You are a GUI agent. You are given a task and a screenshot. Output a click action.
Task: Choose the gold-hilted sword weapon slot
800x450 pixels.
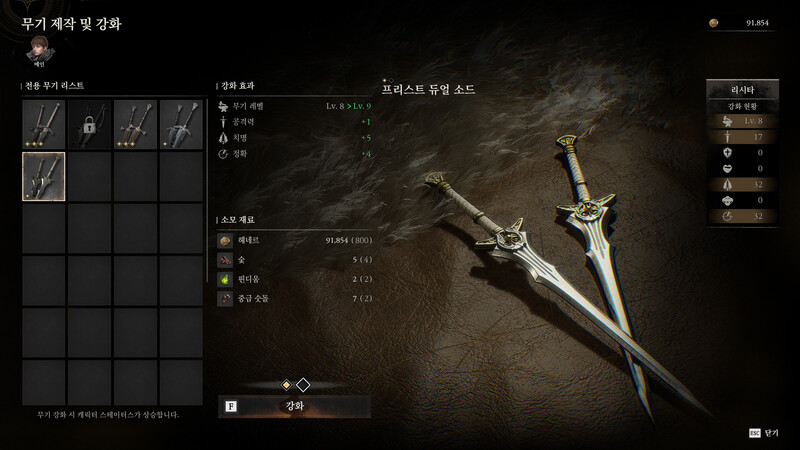136,123
